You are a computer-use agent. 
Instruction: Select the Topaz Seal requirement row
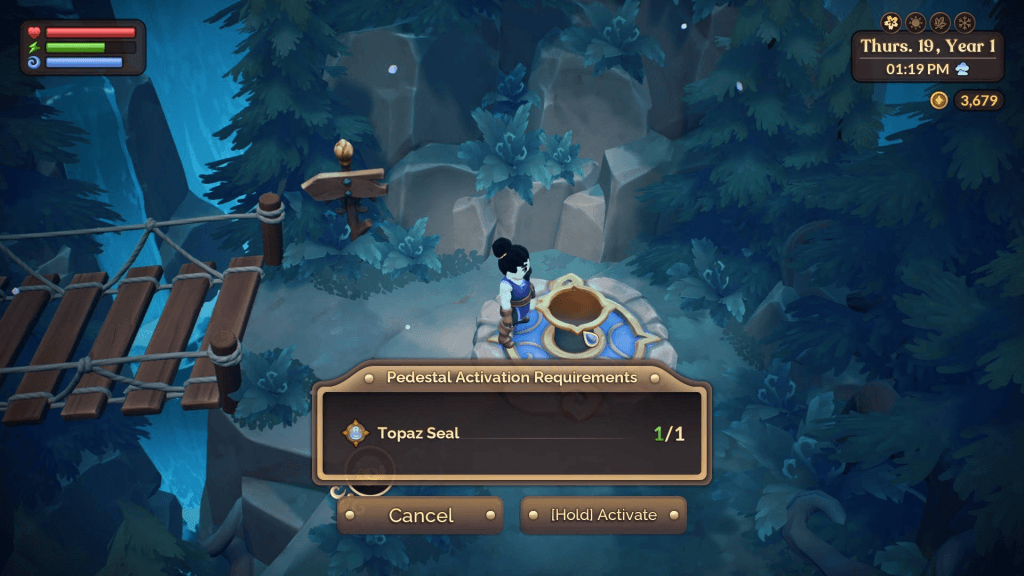[x=512, y=434]
